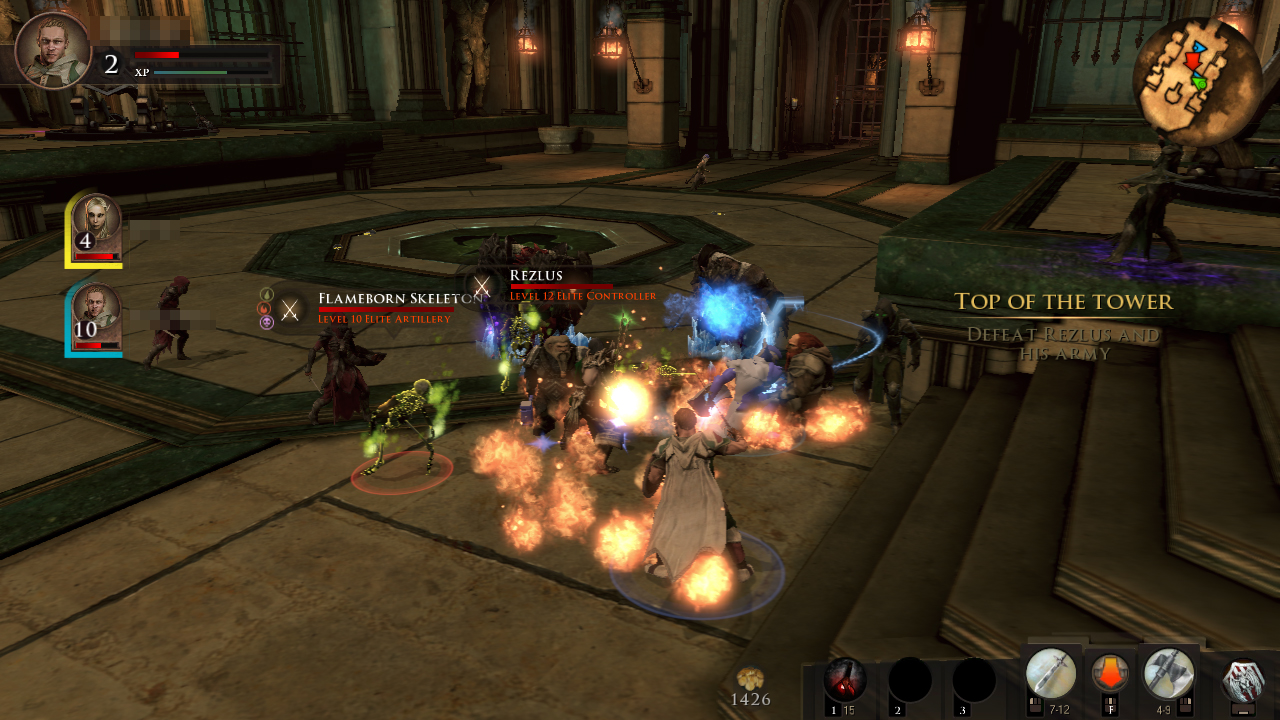
Task: Click the red-and-white winged shield icon
Action: click(x=1243, y=680)
